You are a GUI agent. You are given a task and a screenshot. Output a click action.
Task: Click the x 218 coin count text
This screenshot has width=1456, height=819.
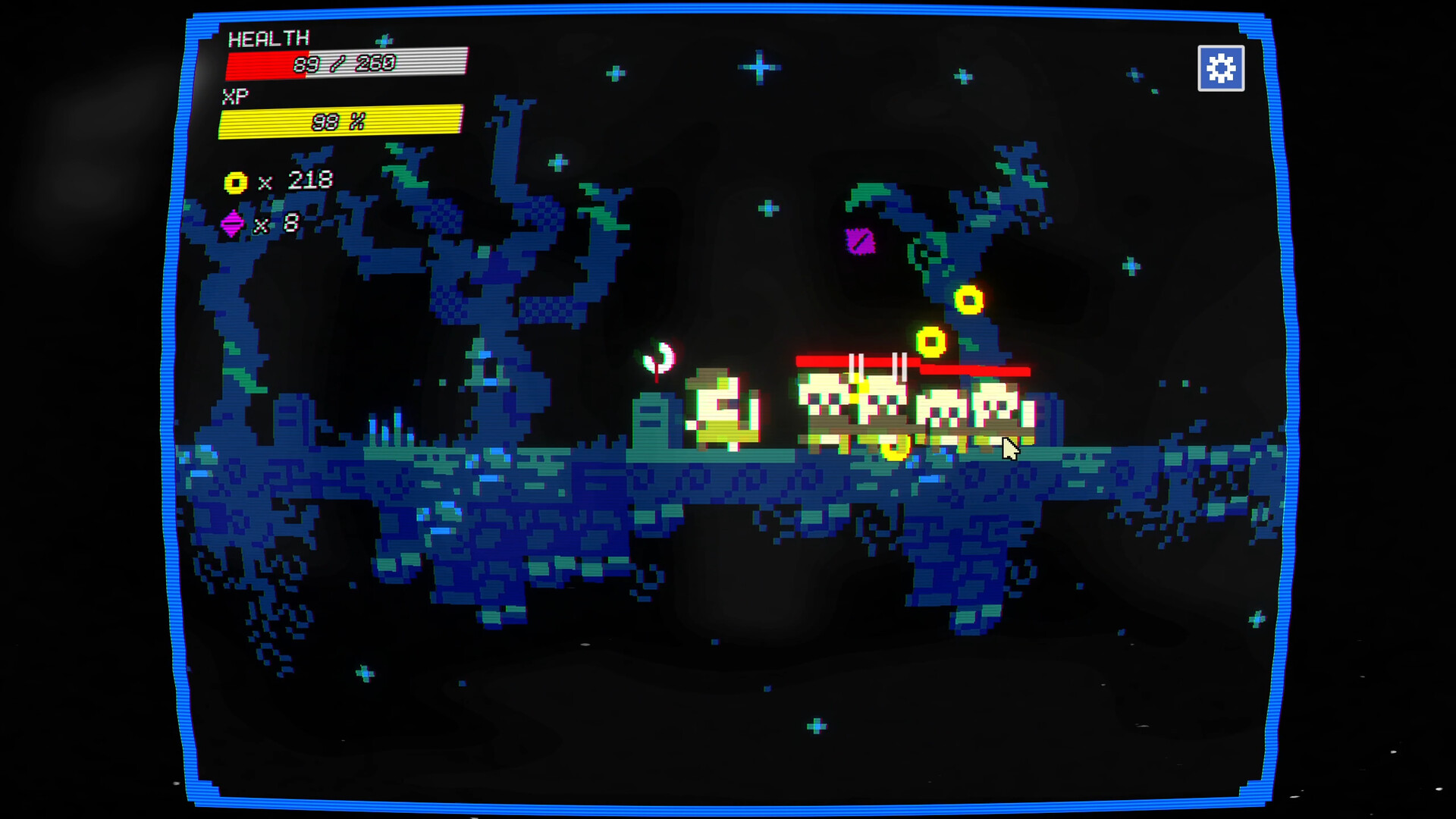pyautogui.click(x=297, y=180)
